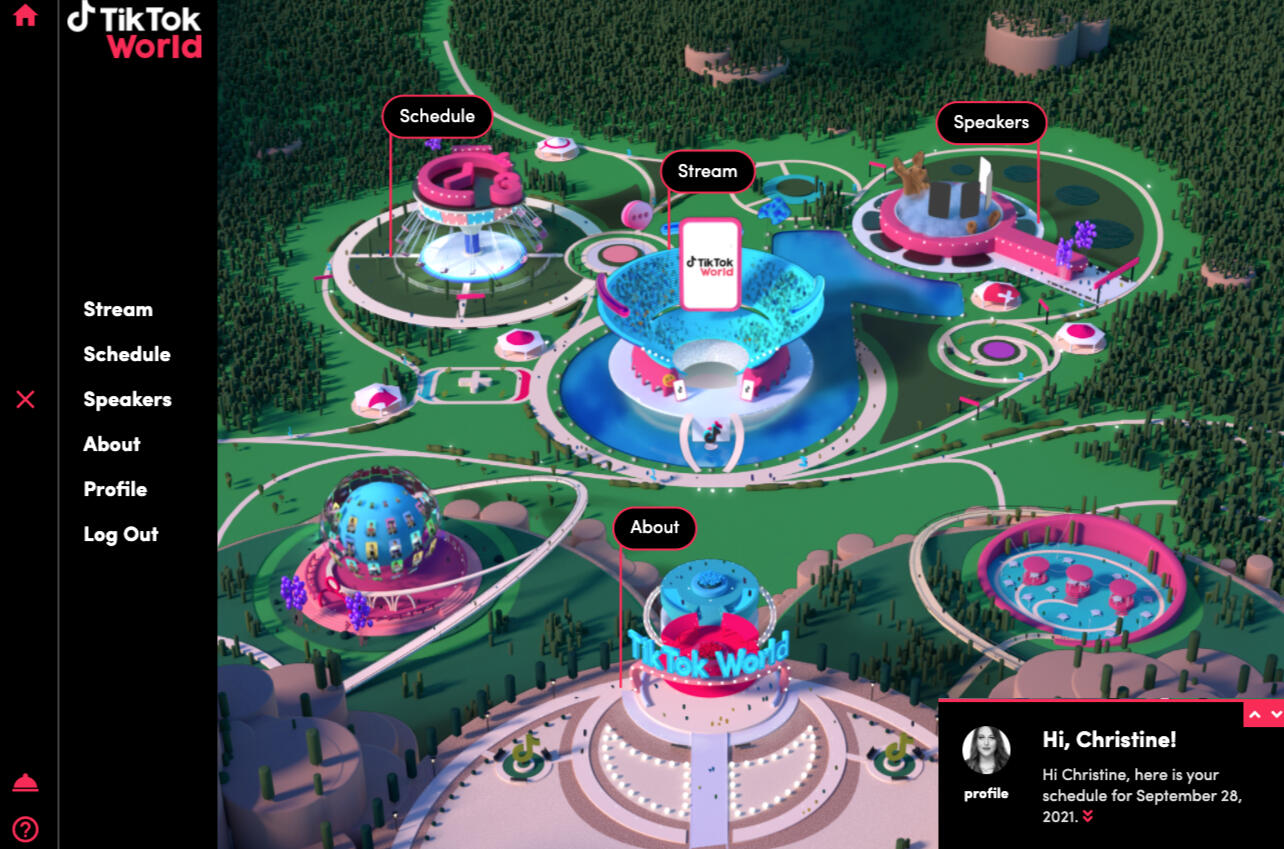Close the sidebar using the X icon
Screen dimensions: 1284x849
[24, 399]
